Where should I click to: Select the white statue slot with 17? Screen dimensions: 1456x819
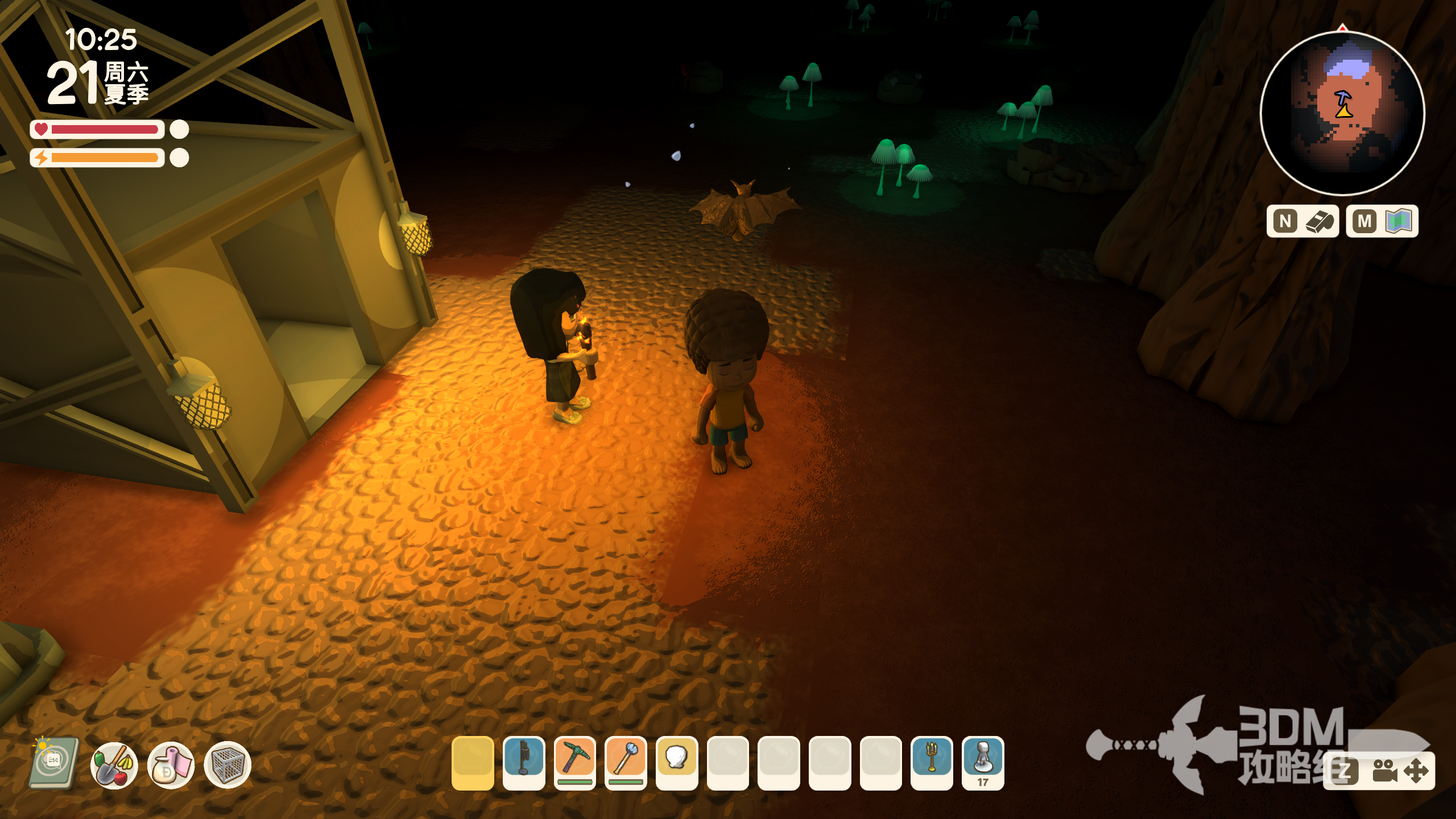click(983, 762)
